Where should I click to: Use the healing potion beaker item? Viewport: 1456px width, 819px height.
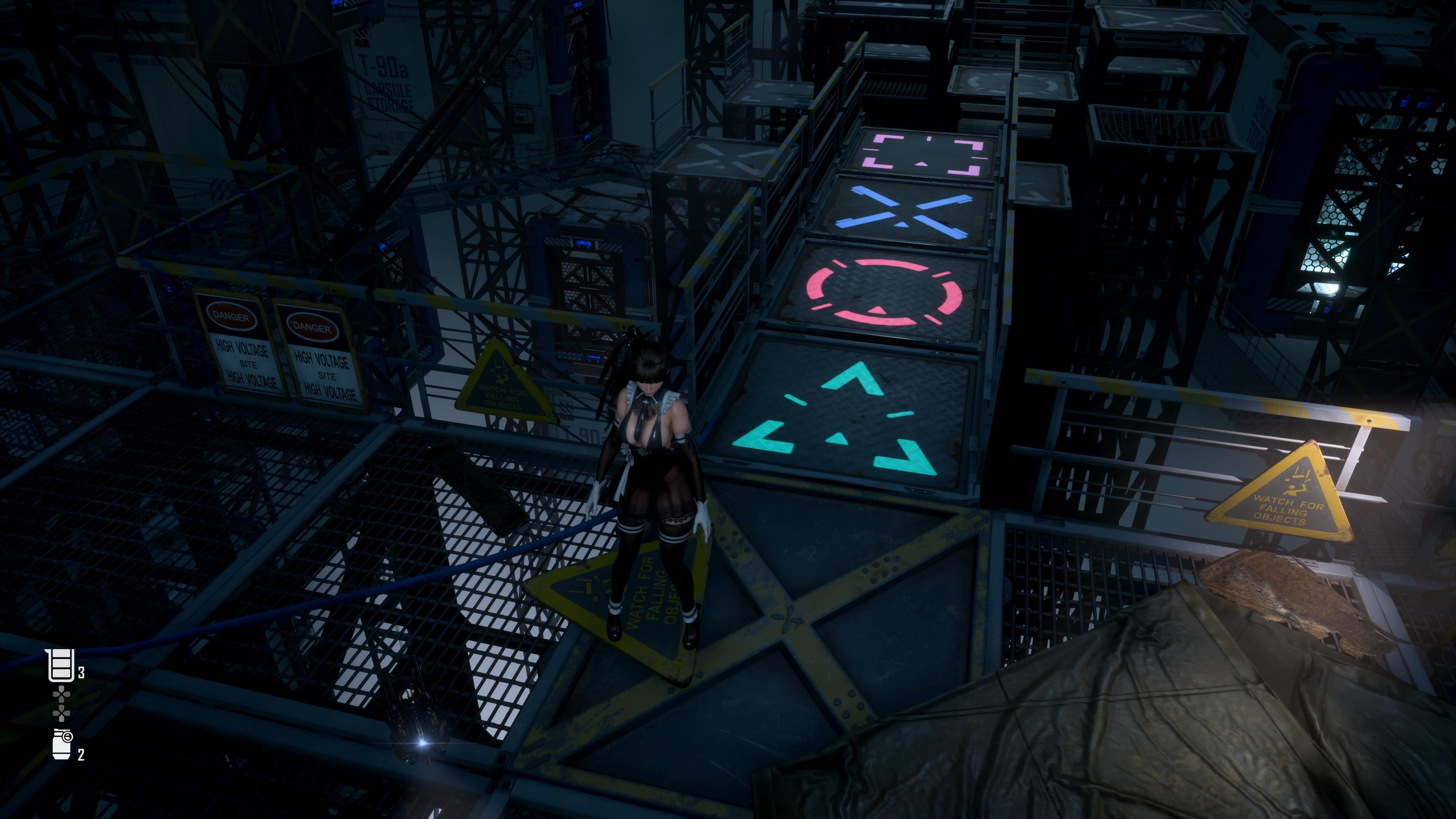pyautogui.click(x=61, y=665)
